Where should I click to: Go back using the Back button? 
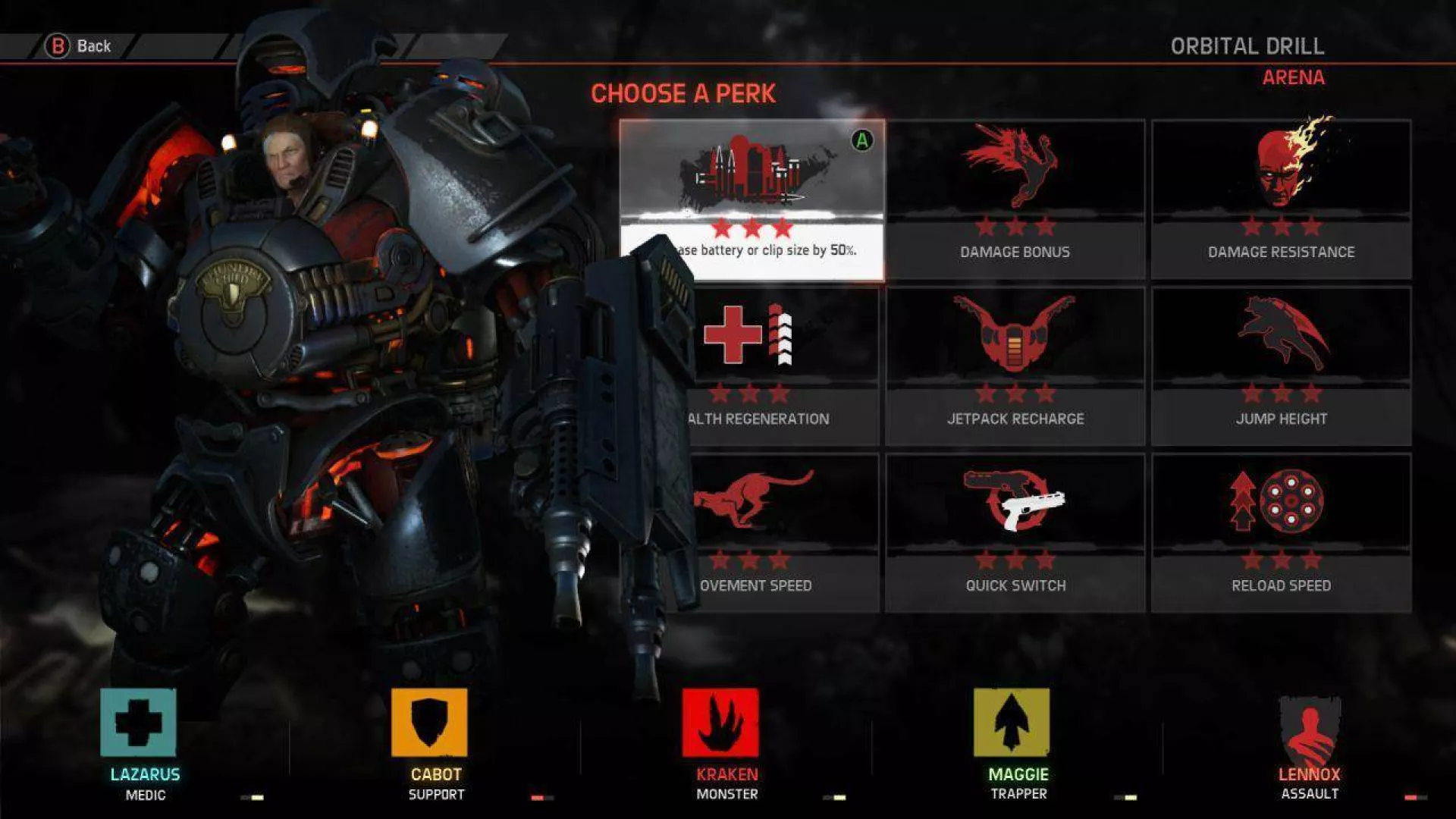(x=78, y=46)
